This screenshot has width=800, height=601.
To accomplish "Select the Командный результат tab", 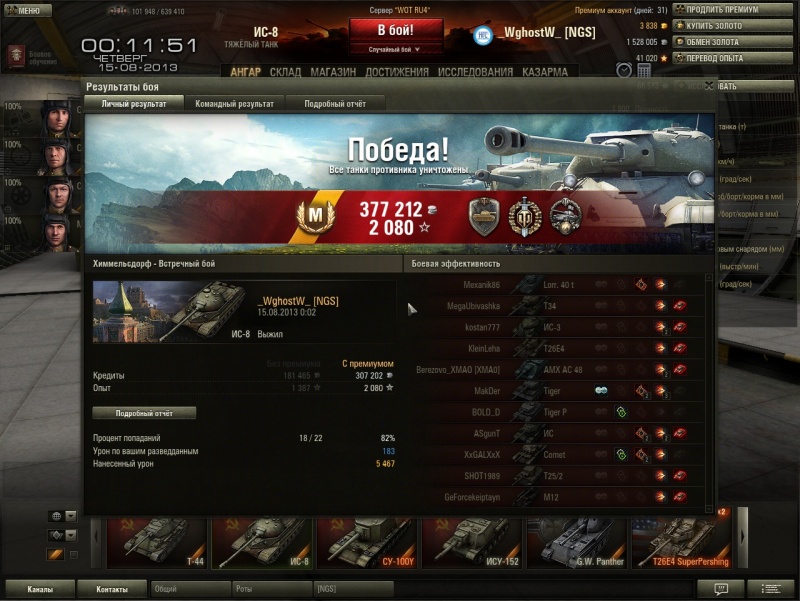I will click(x=234, y=103).
